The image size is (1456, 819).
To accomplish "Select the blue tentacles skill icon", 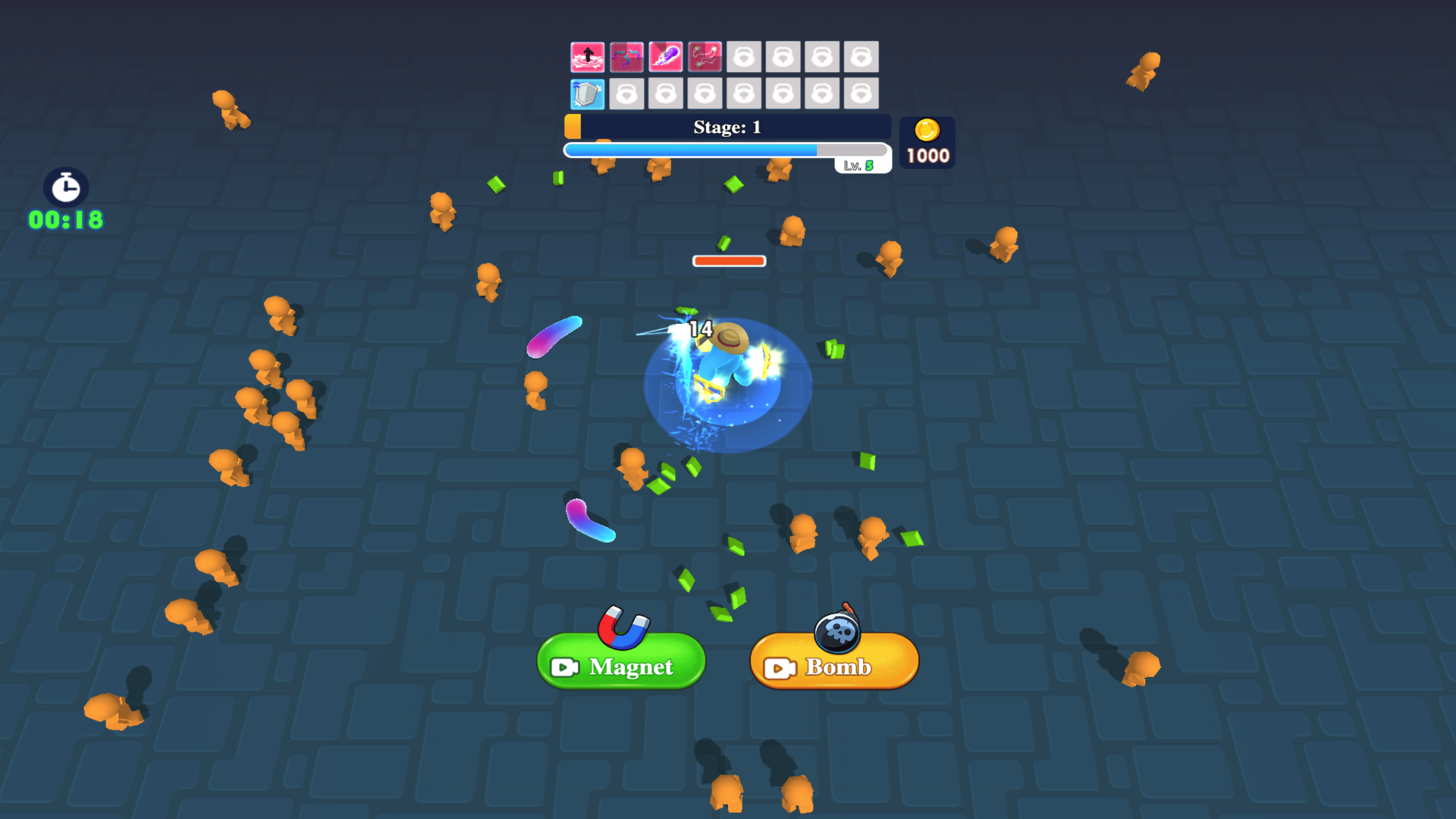I will pyautogui.click(x=626, y=57).
